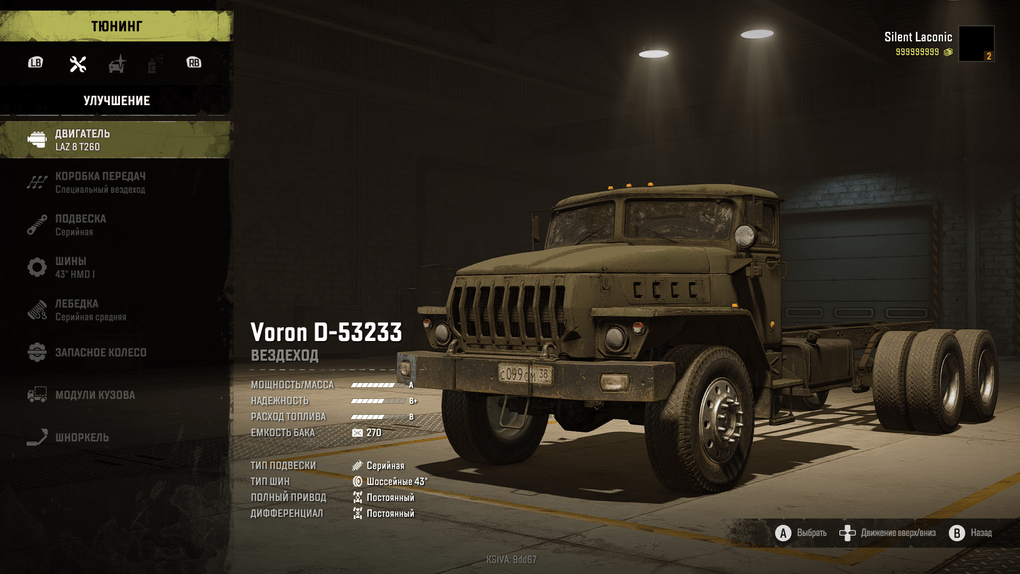
Task: Select the Шноркель snorkel entry
Action: [115, 437]
